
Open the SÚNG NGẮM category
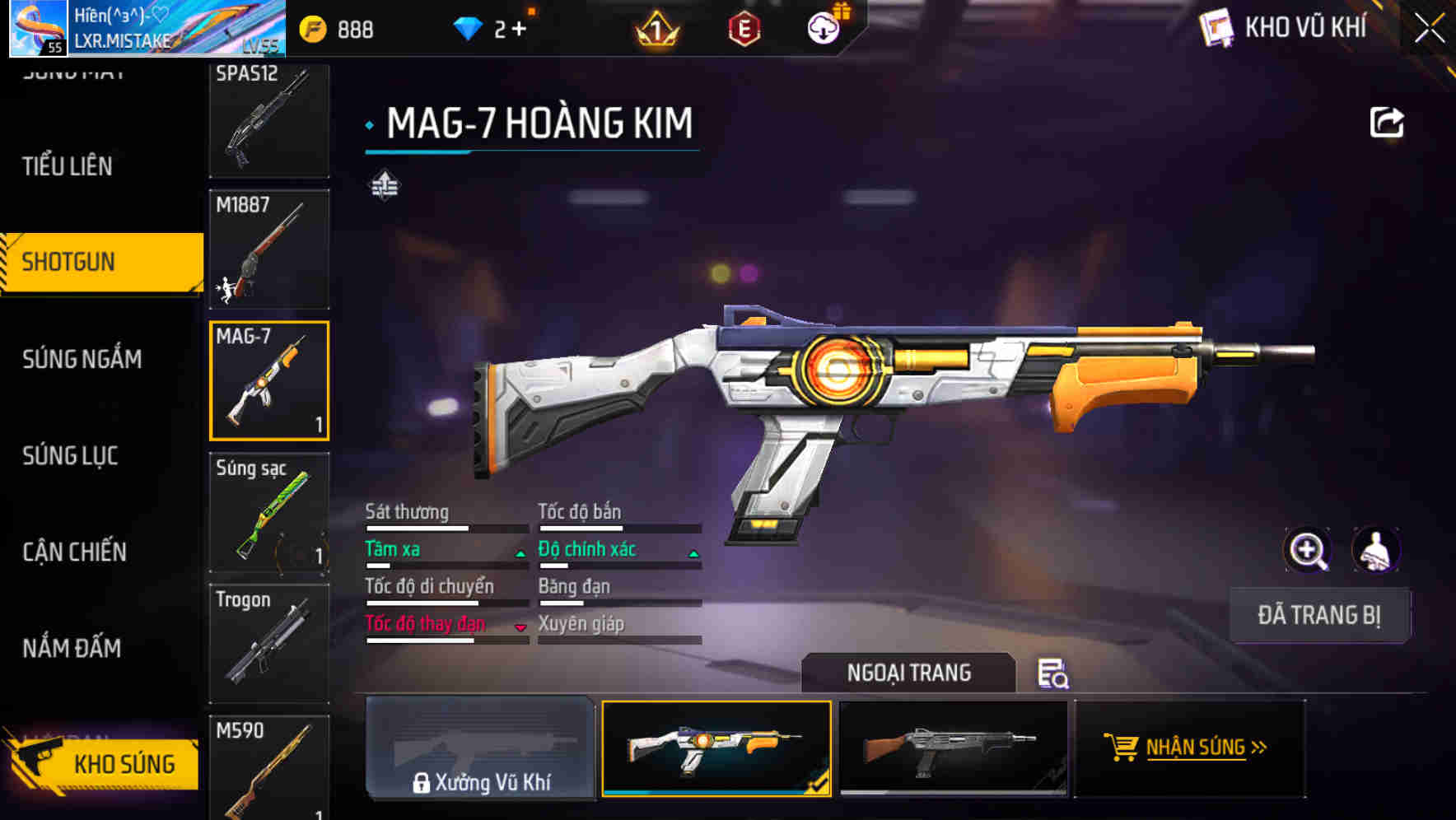[82, 359]
